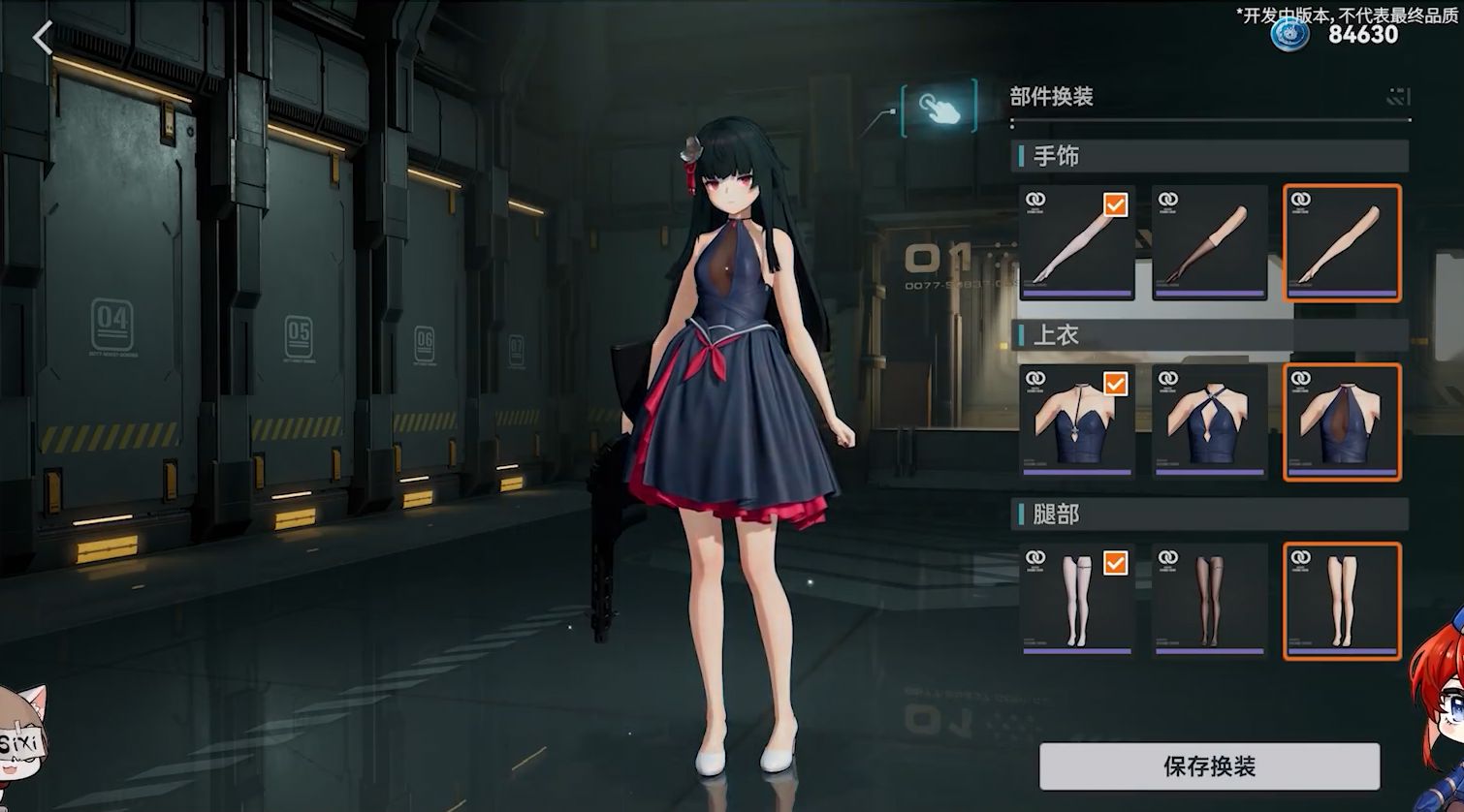Pick the bare legs option
Screen dimensions: 1464x812
(1342, 601)
